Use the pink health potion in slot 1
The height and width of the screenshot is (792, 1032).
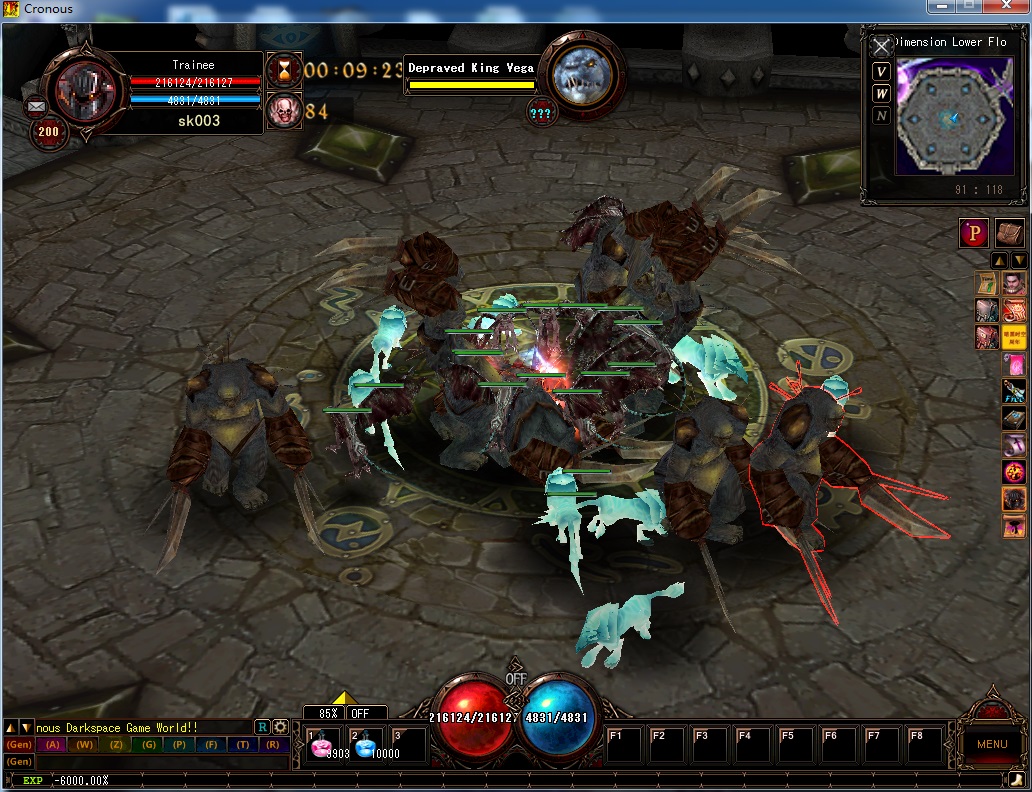tap(323, 746)
